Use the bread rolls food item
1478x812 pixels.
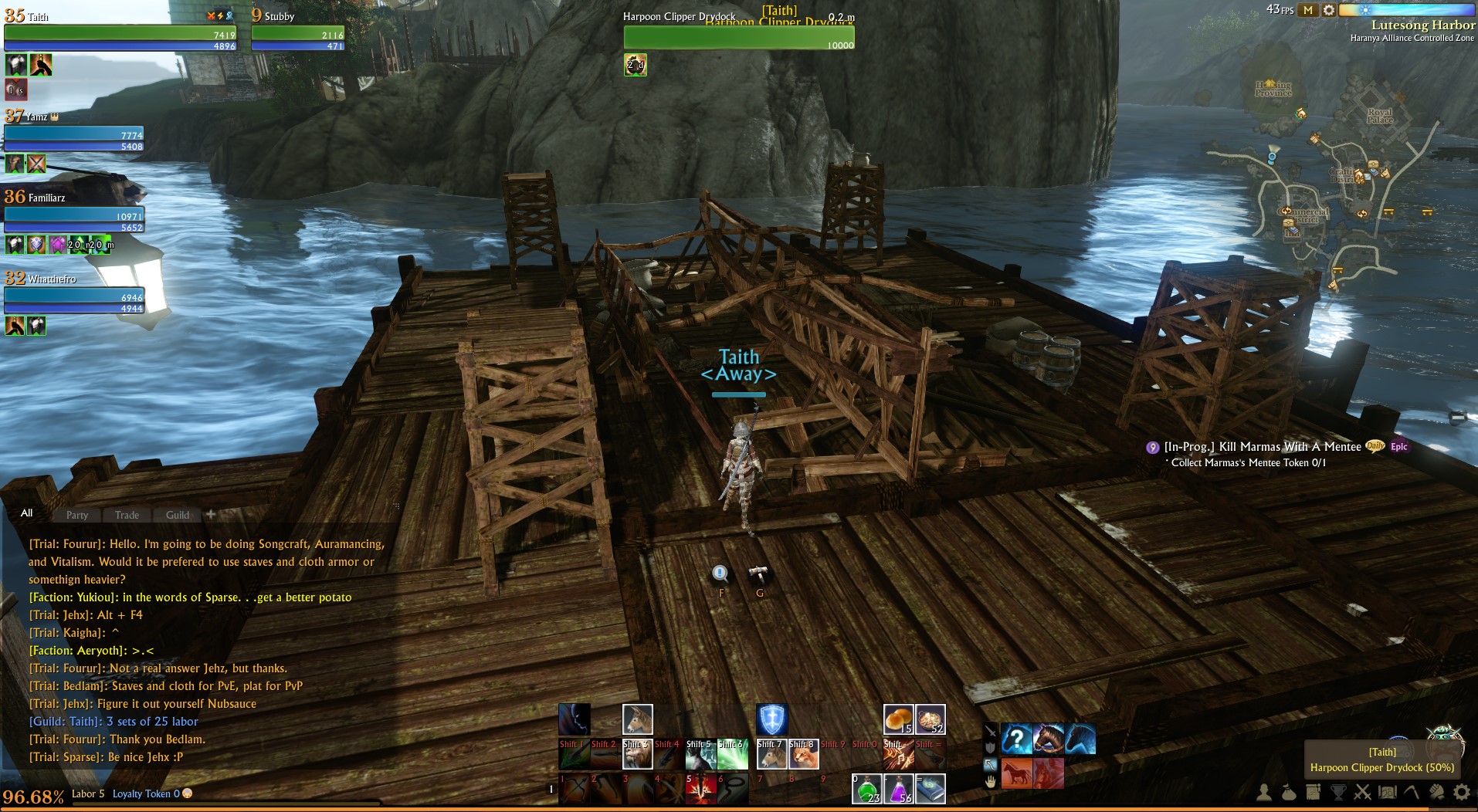click(898, 719)
